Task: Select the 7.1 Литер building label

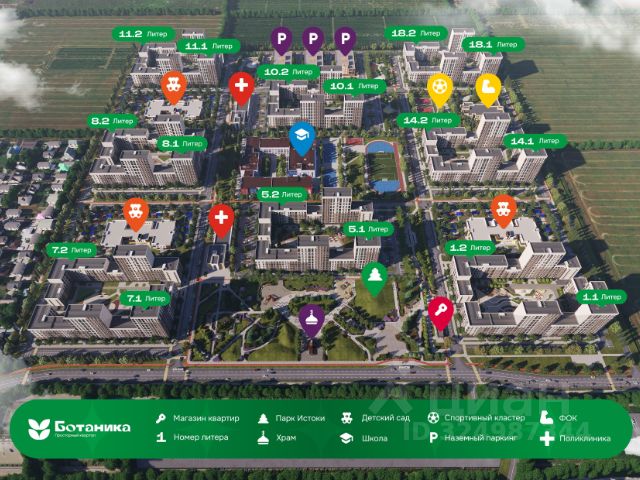Action: pos(145,298)
